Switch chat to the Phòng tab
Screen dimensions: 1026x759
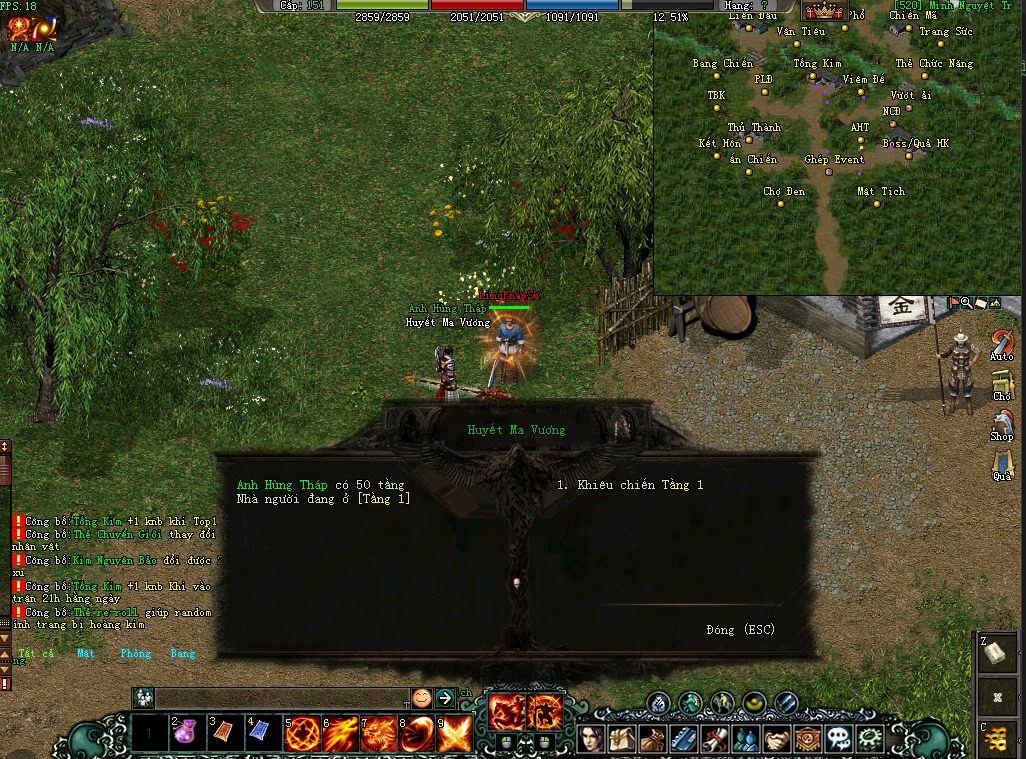tap(135, 654)
